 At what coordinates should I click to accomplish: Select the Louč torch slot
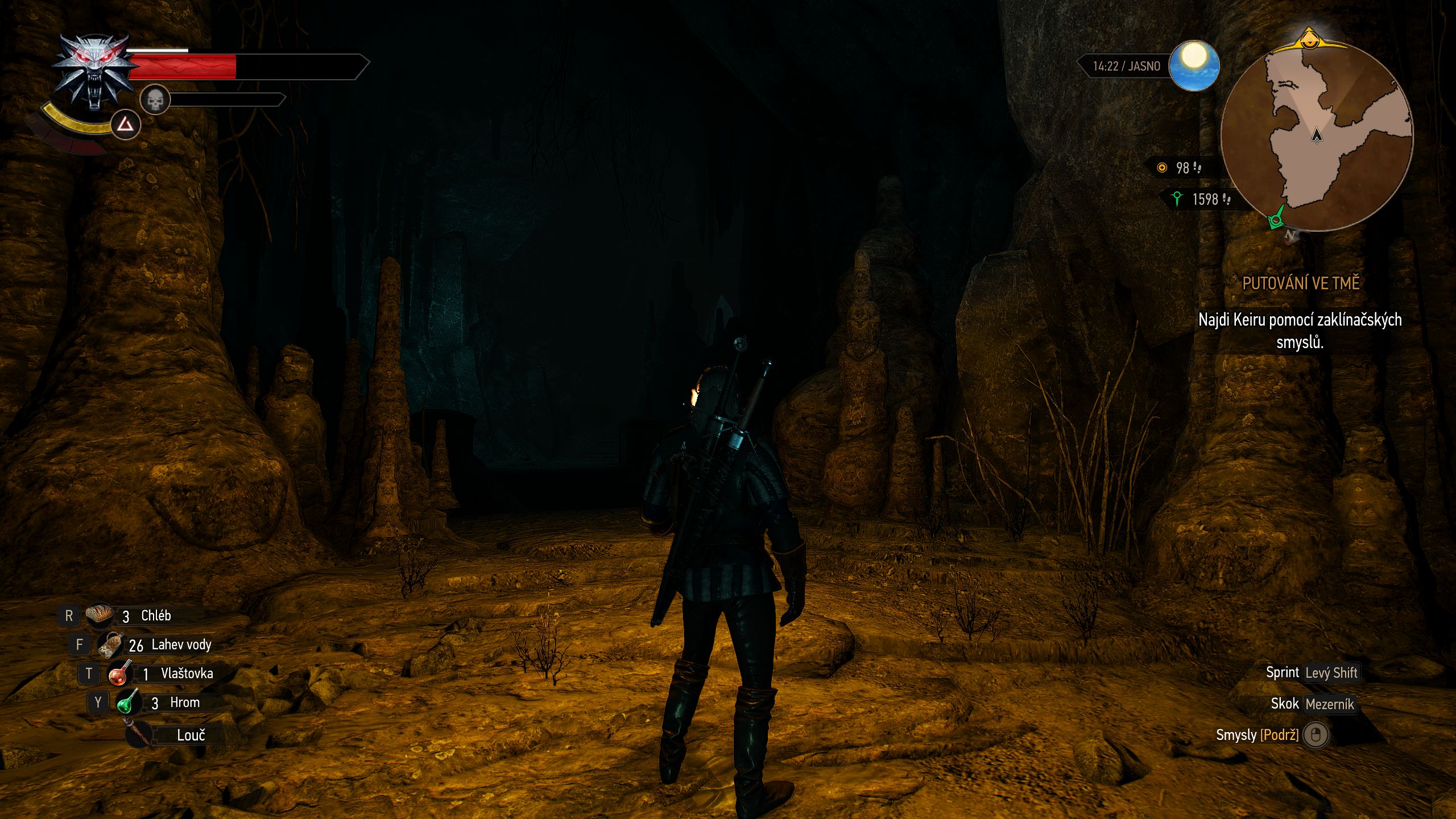(139, 734)
